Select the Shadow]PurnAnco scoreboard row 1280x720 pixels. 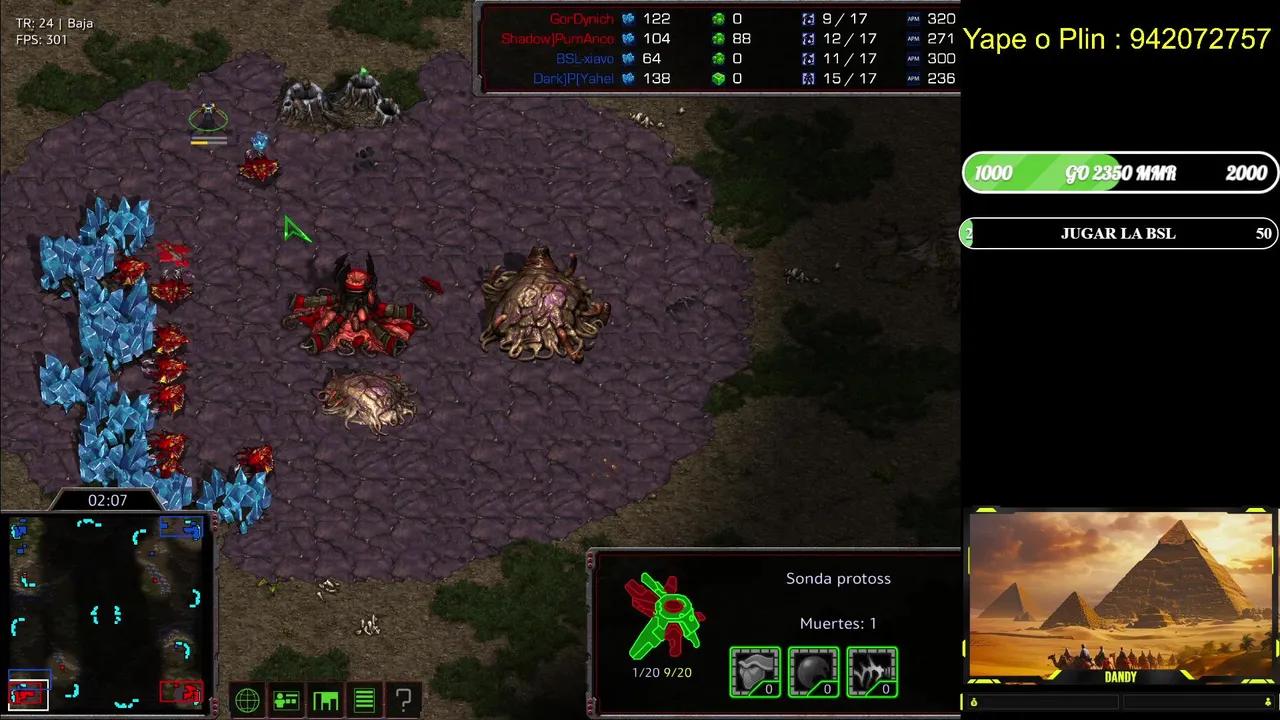(x=718, y=39)
